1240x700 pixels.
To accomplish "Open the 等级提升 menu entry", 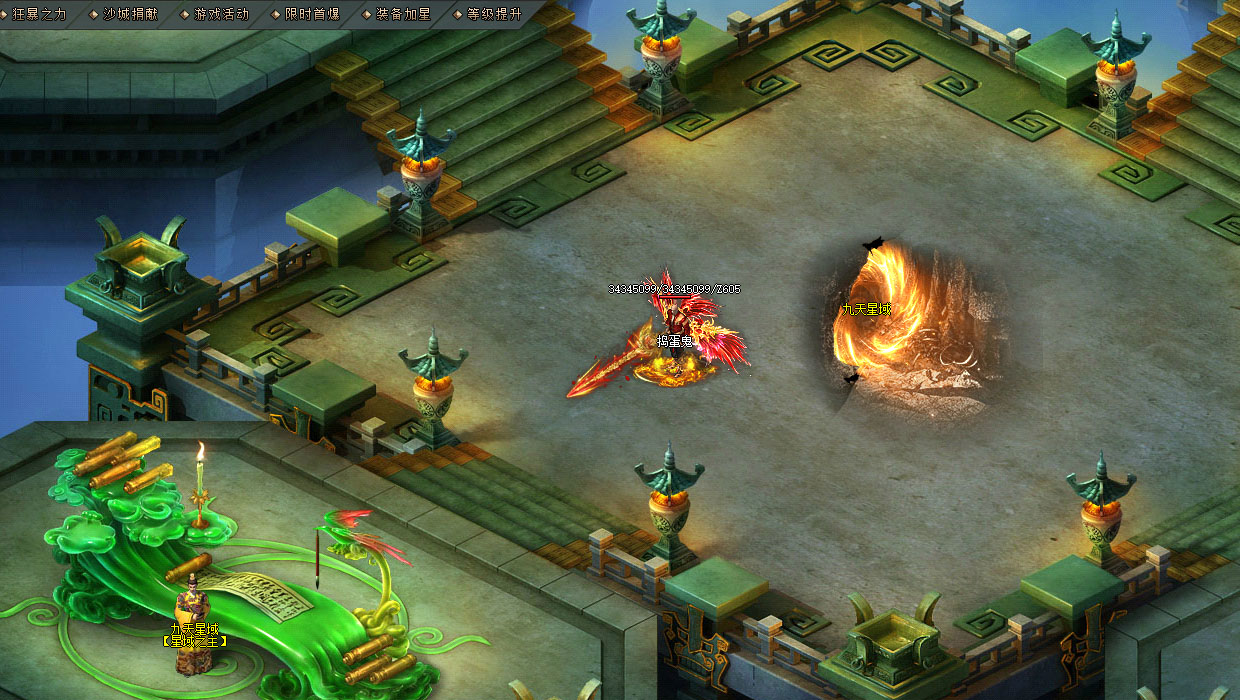I will click(x=494, y=14).
